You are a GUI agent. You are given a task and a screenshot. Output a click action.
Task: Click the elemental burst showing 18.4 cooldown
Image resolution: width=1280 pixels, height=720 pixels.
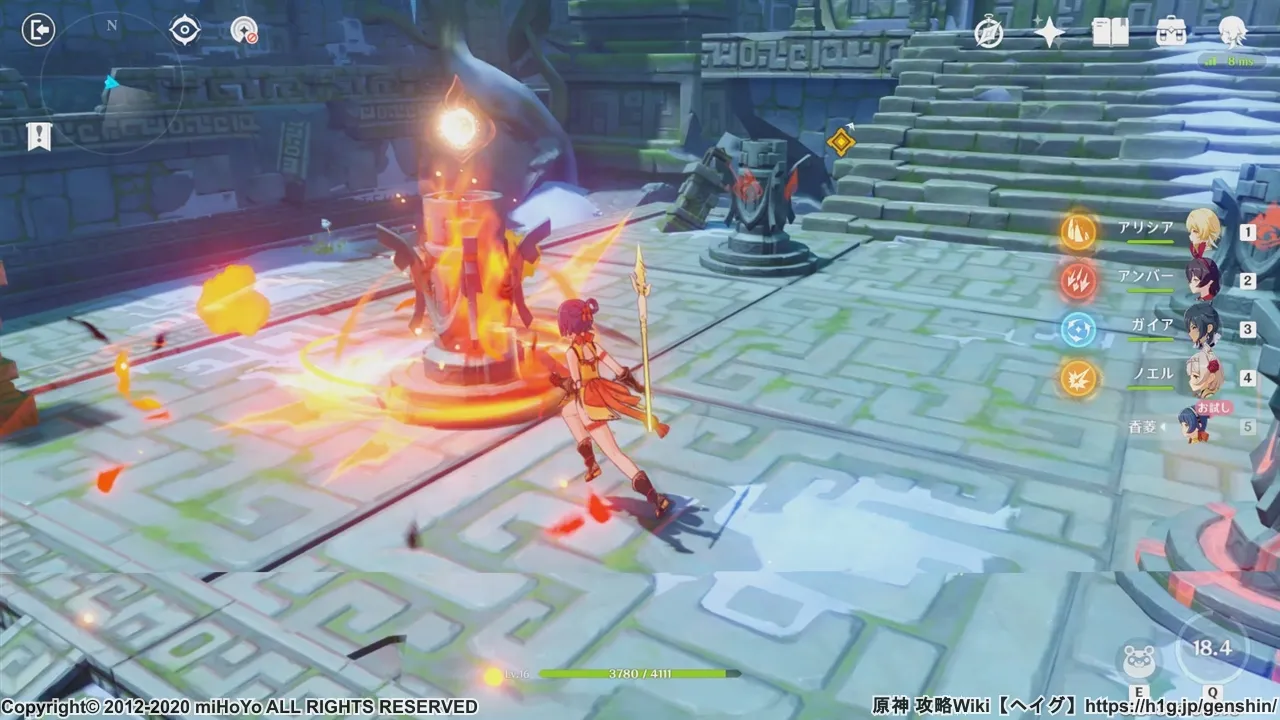tap(1212, 648)
